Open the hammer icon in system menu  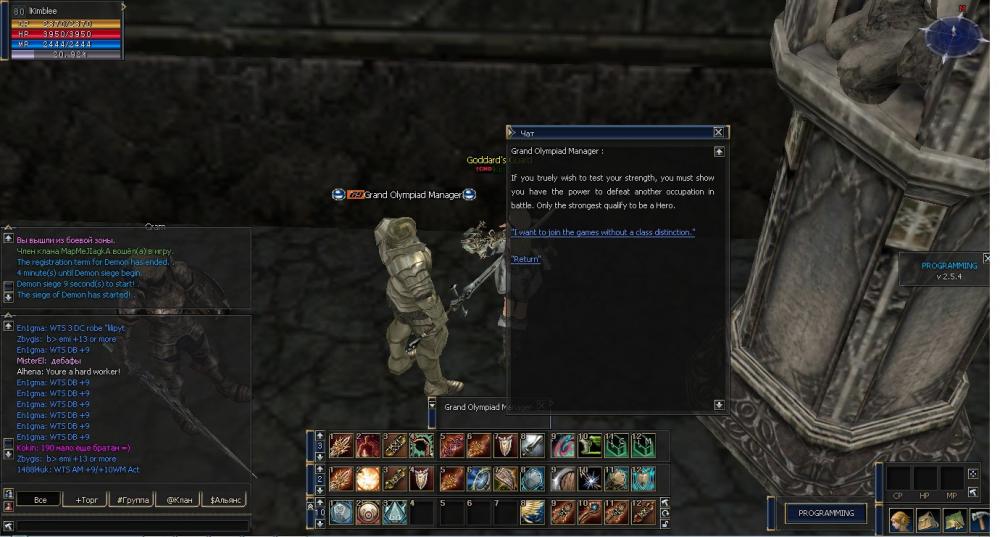point(980,520)
